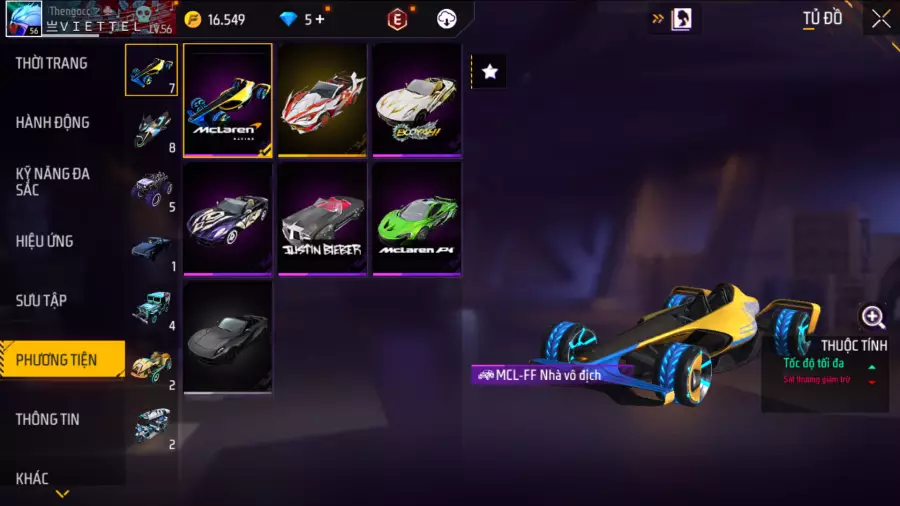Open the Thời Trang category
Image resolution: width=900 pixels, height=506 pixels.
[52, 63]
